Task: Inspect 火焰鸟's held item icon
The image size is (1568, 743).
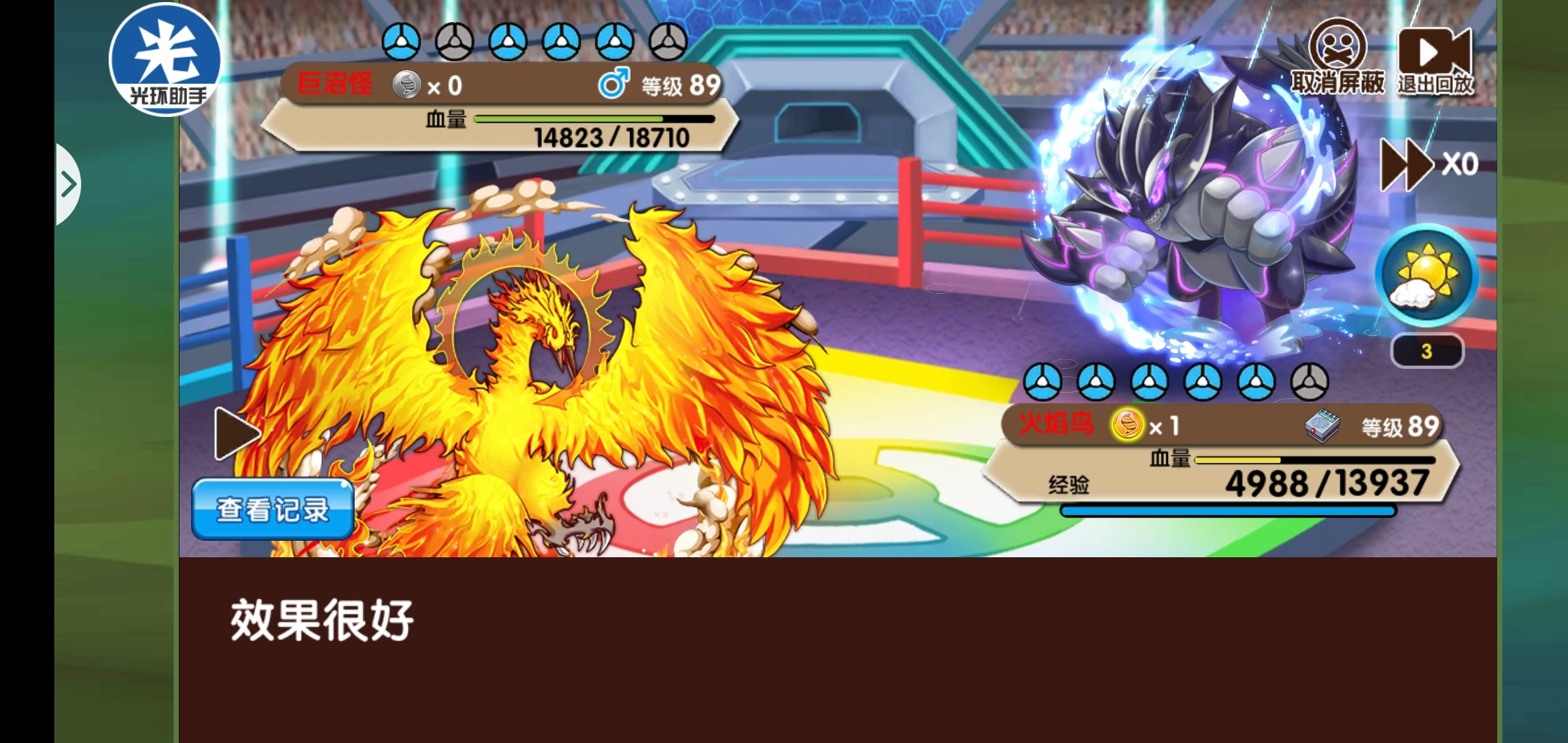Action: (x=1322, y=426)
